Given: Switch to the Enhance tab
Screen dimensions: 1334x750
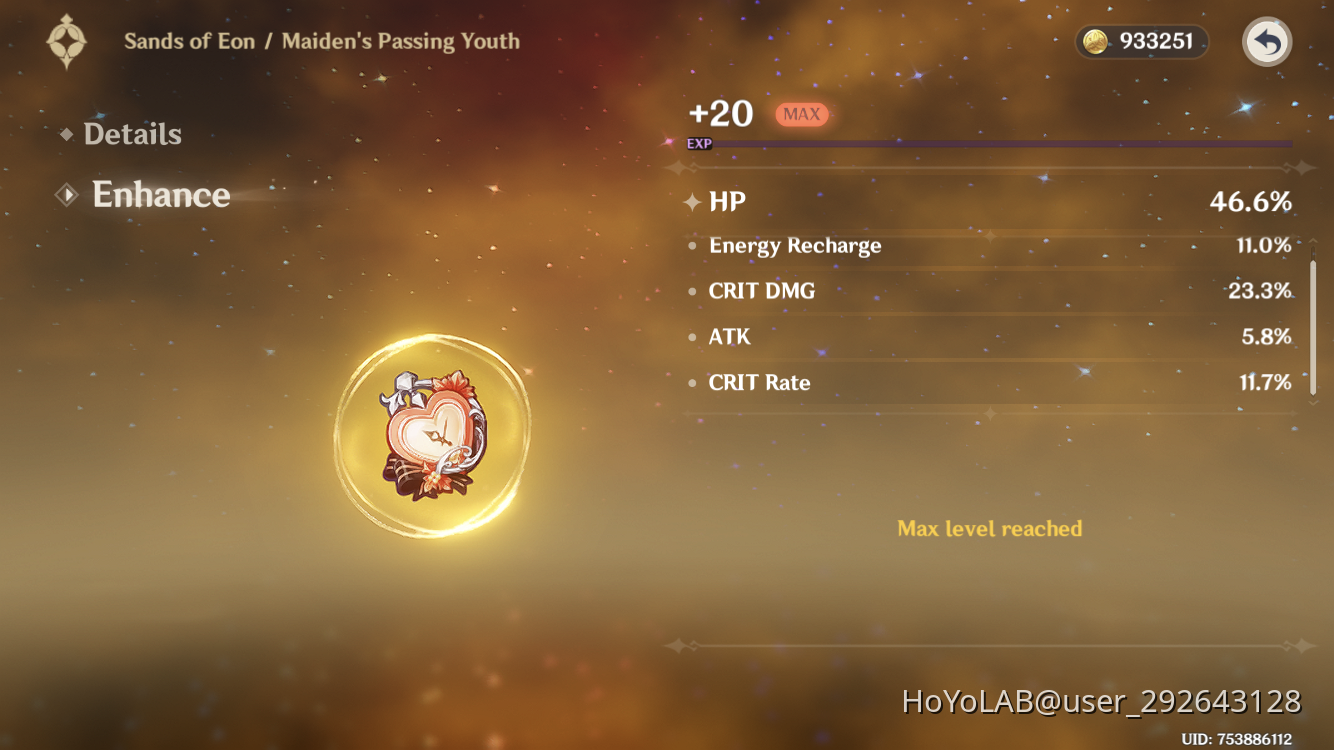Looking at the screenshot, I should (161, 195).
